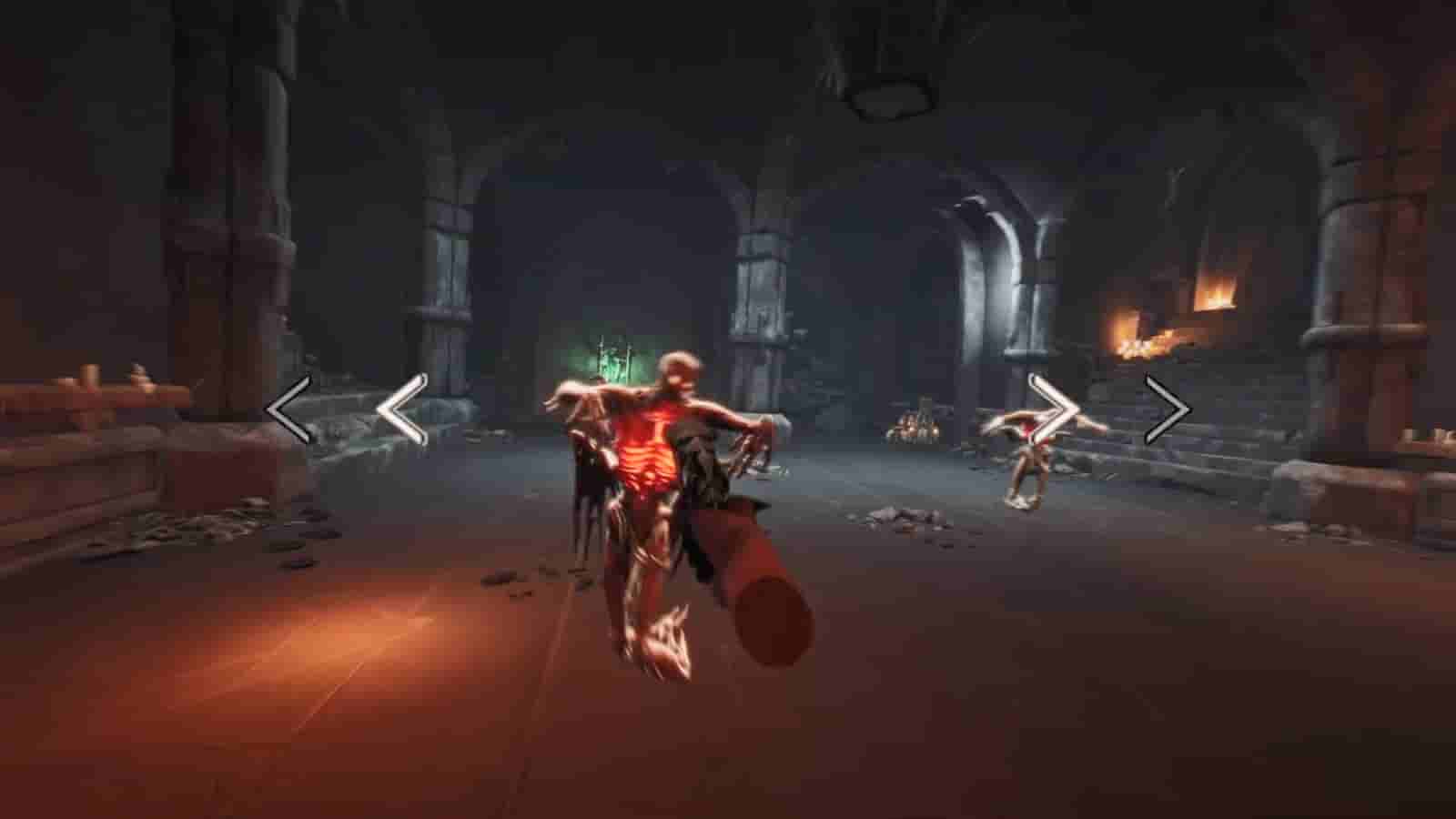Cycle forward with the highlighted right arrow

tap(1054, 409)
